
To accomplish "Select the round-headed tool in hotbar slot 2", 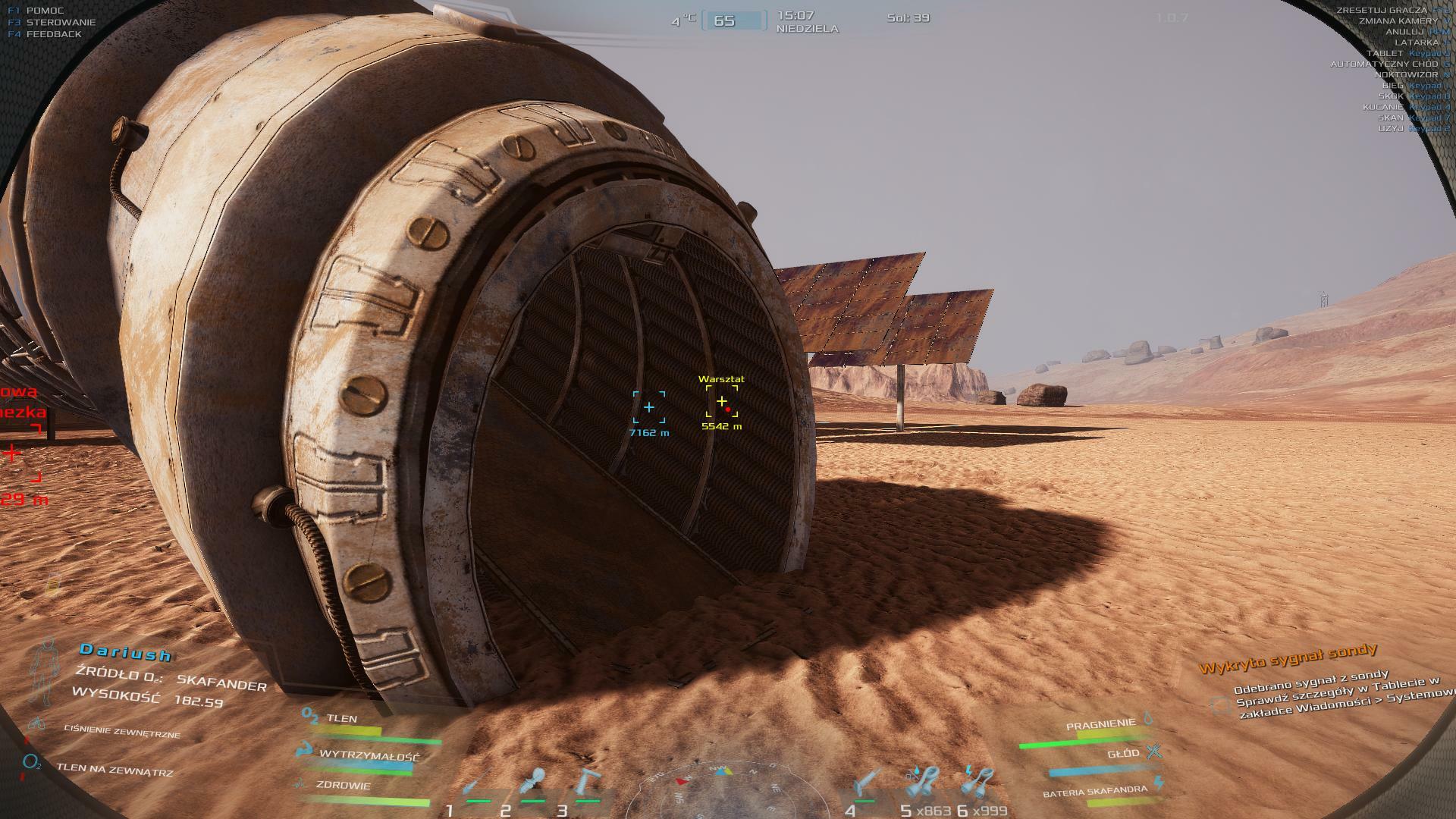I will click(534, 783).
